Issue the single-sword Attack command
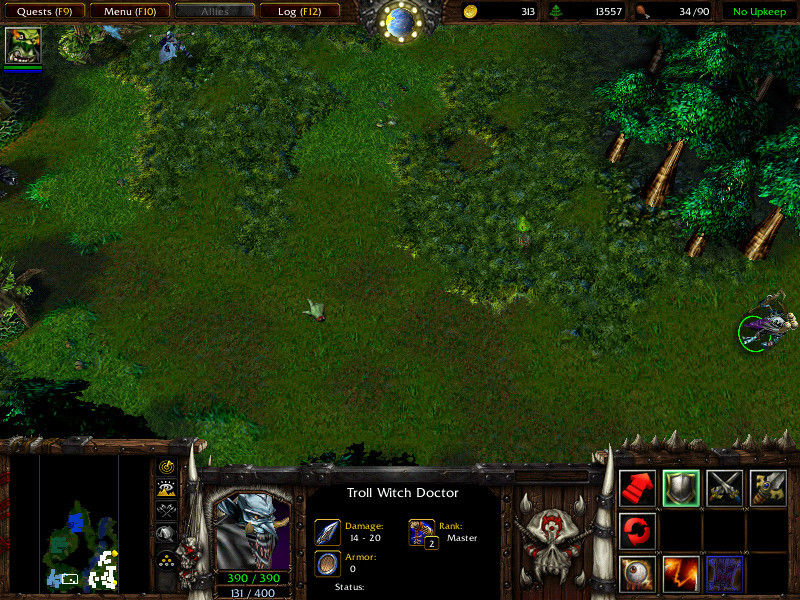The width and height of the screenshot is (800, 600). click(x=768, y=488)
